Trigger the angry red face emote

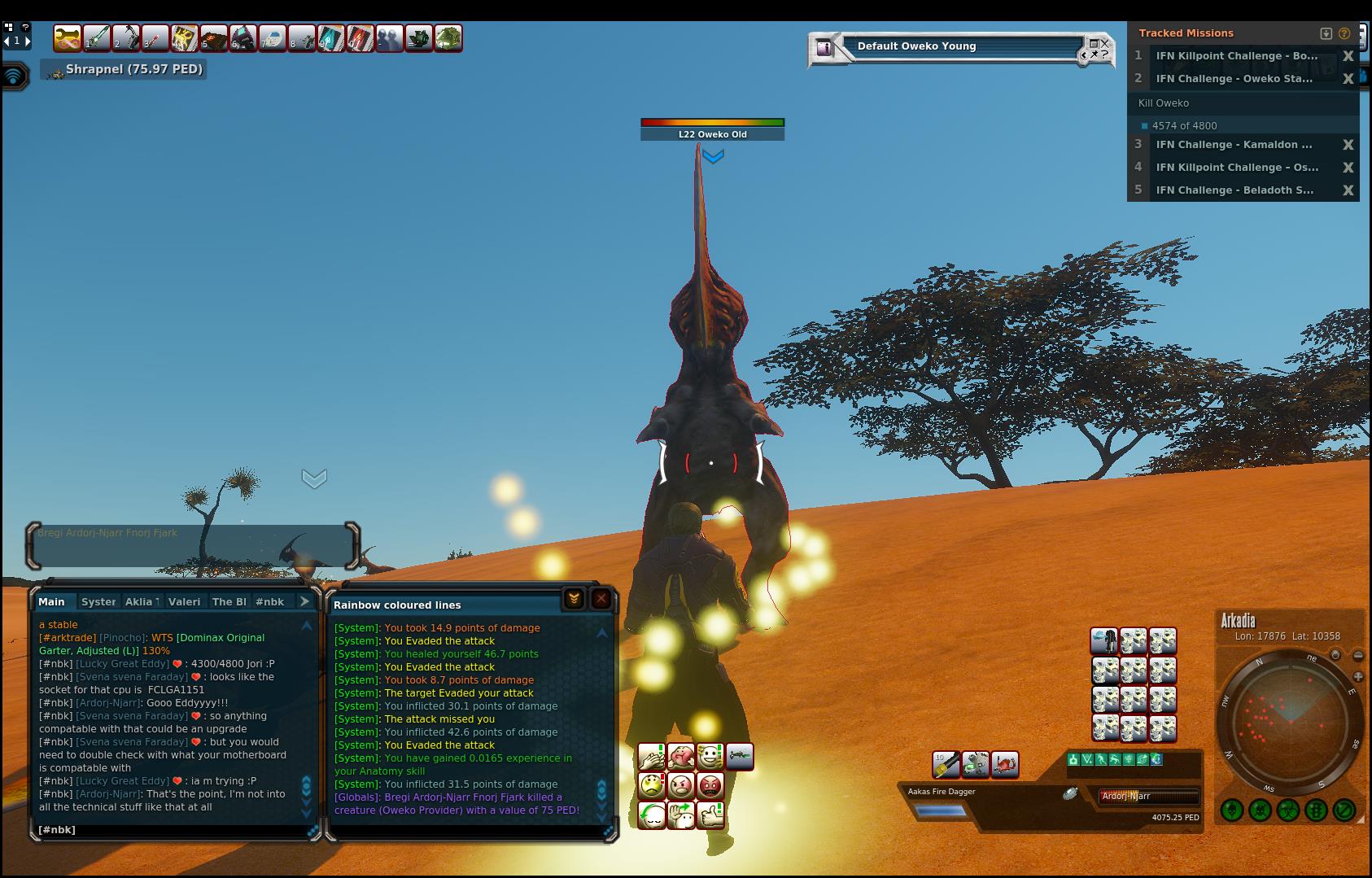coord(710,786)
